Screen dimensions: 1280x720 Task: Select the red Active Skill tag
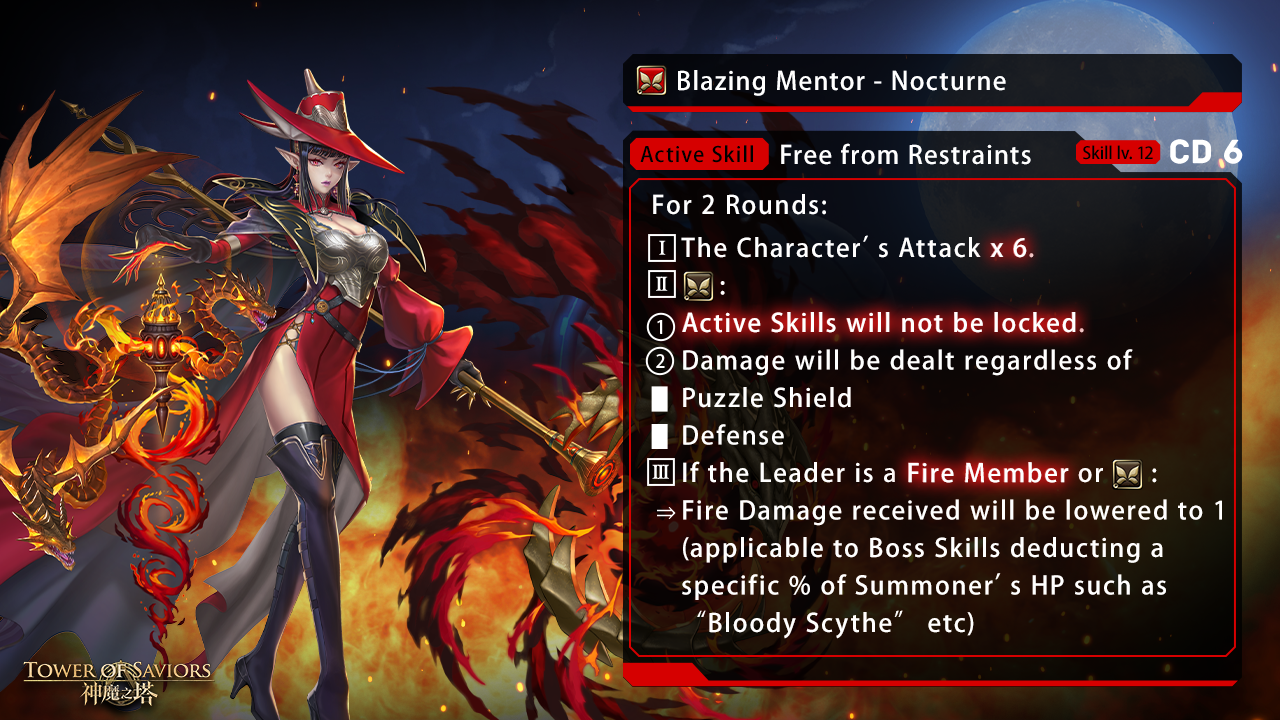tap(698, 155)
